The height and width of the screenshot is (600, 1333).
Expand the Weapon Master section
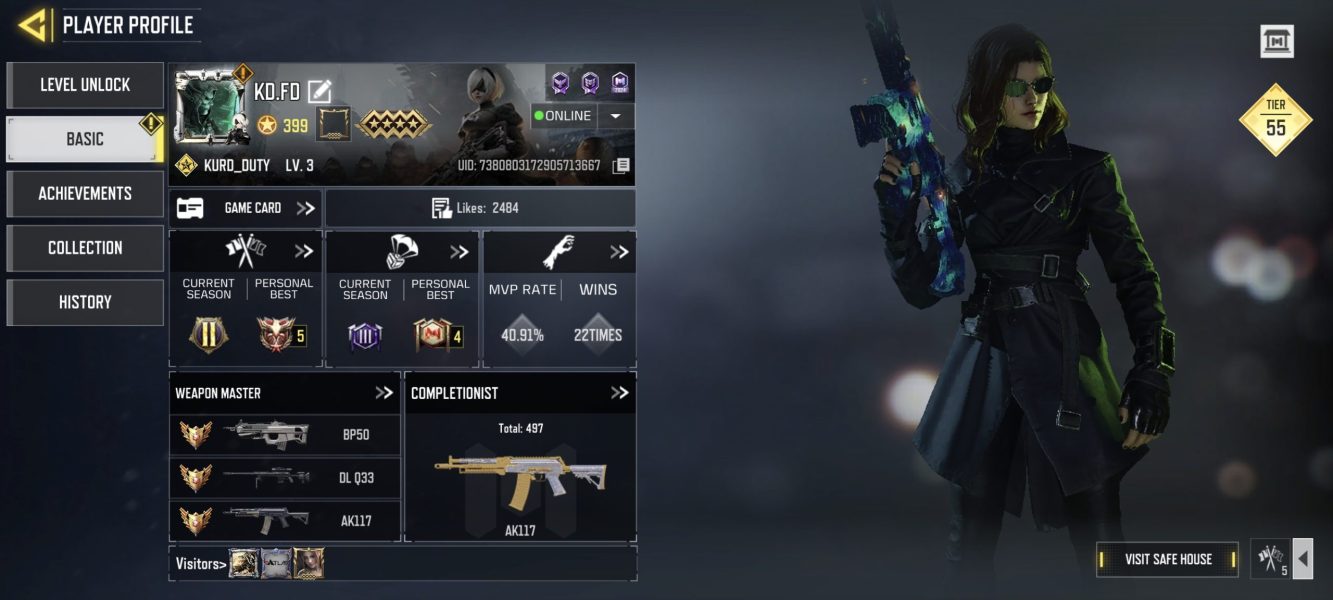(384, 393)
